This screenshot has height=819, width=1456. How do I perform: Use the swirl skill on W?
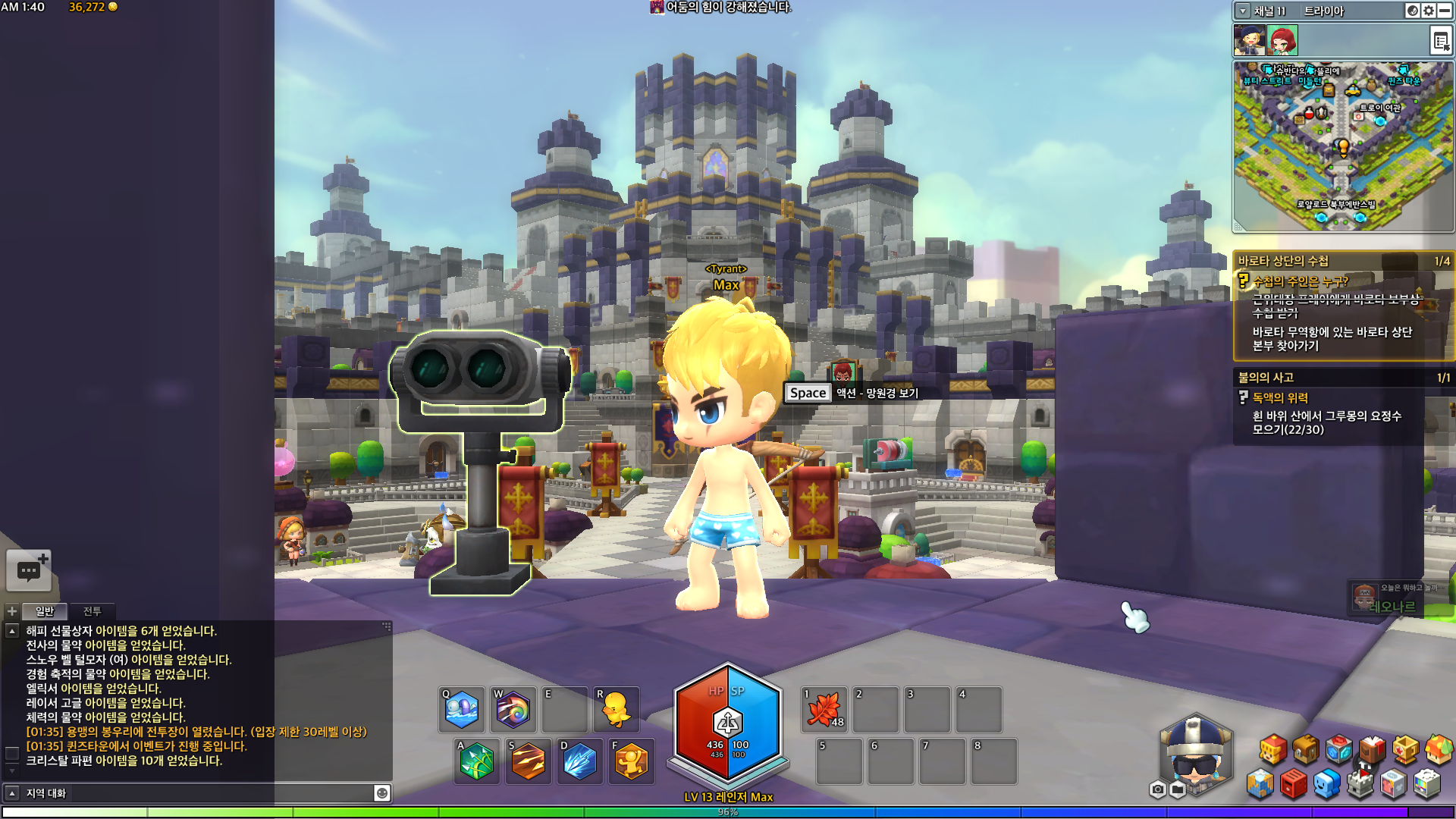(513, 711)
